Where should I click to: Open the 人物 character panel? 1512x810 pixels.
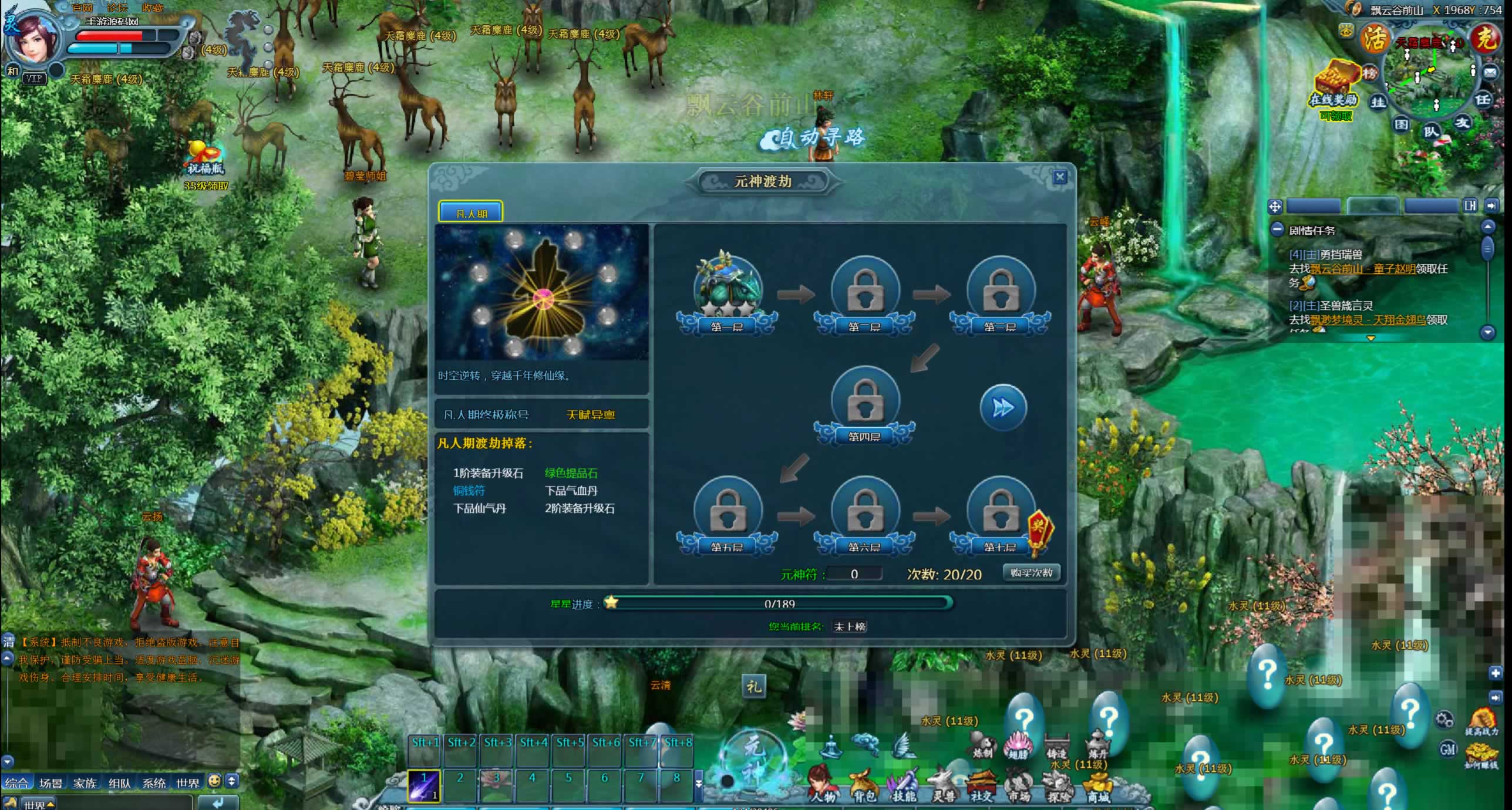click(822, 784)
